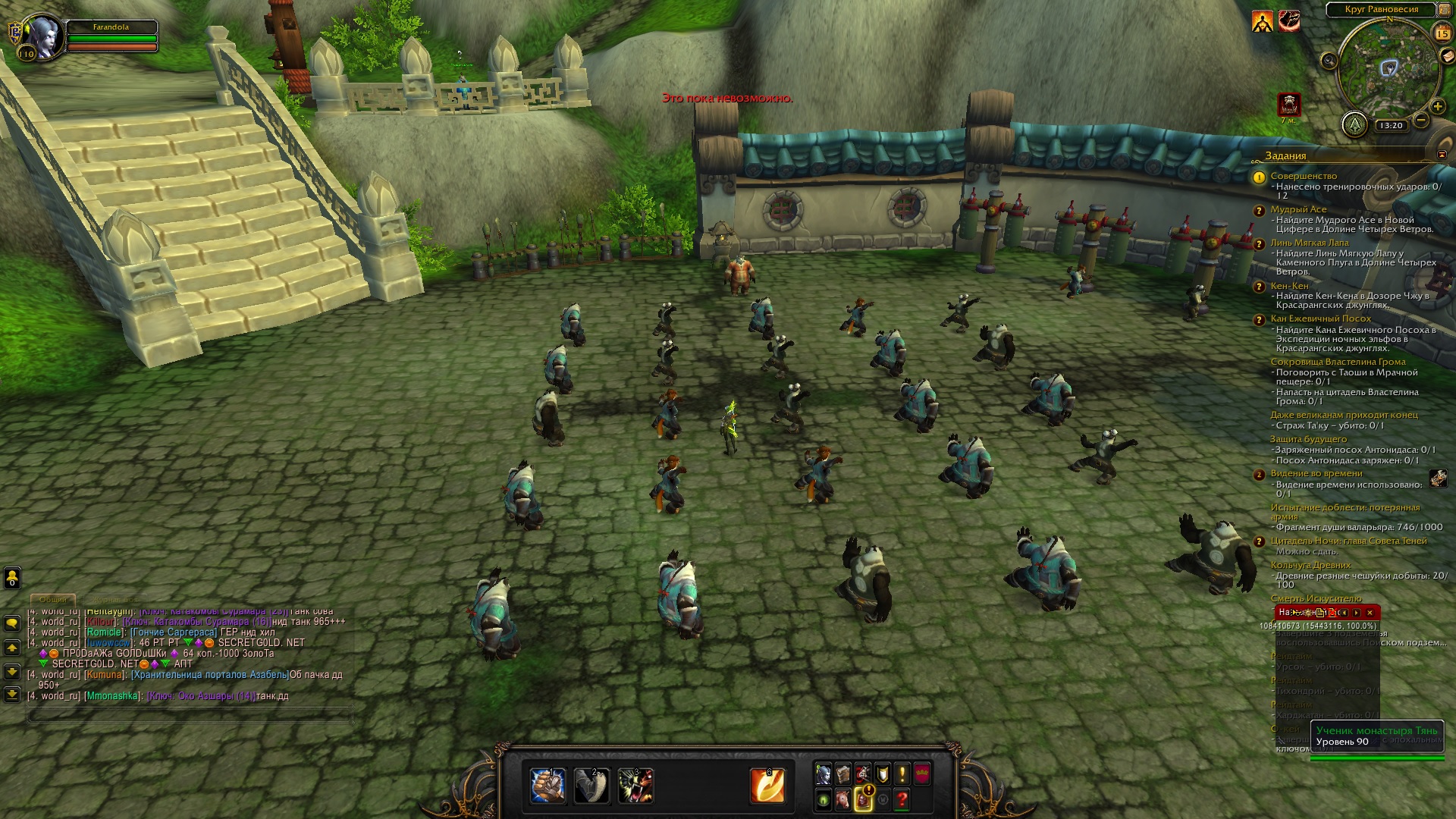Click the Farandola player portrait
This screenshot has width=1456, height=819.
click(x=43, y=35)
